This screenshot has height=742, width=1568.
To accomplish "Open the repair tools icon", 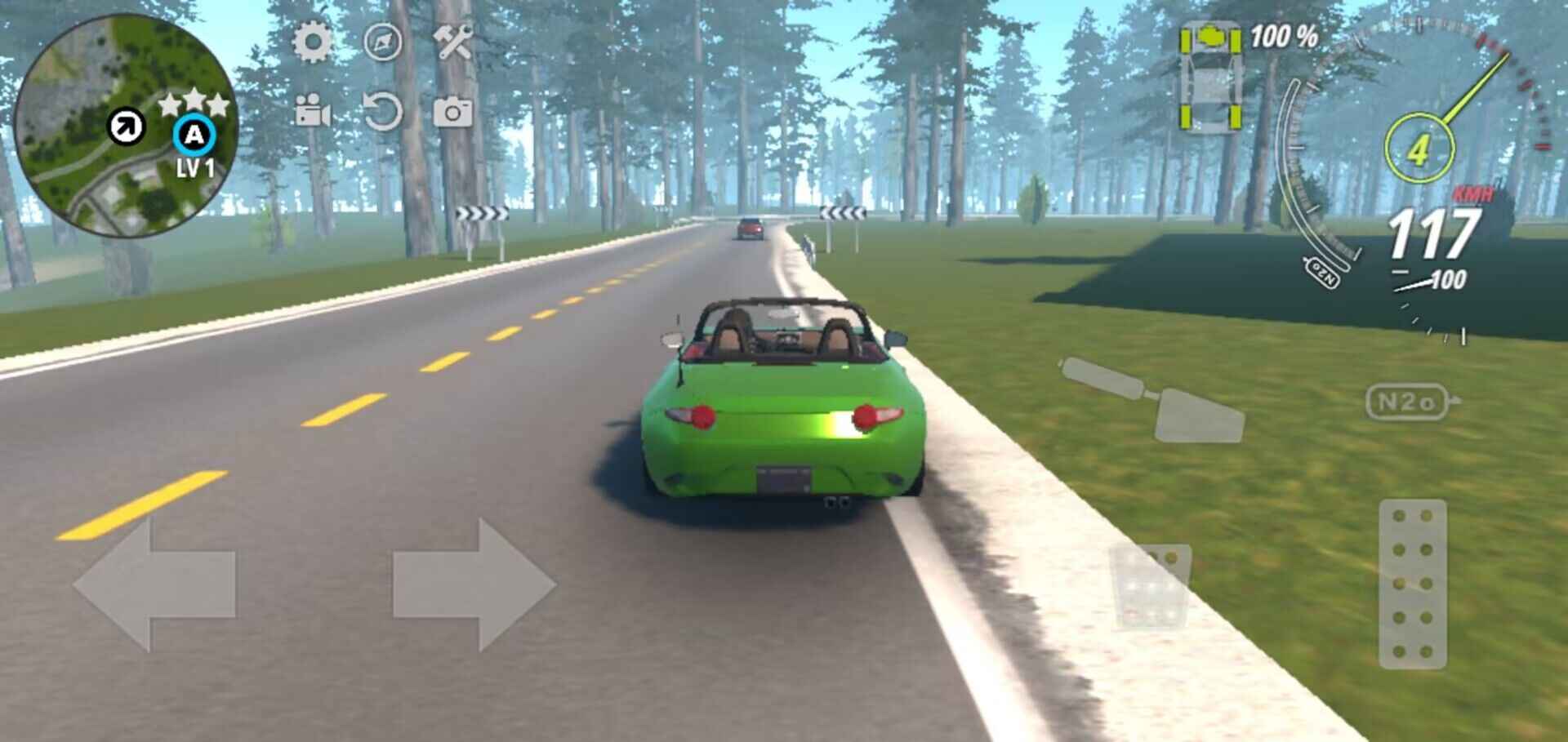I will point(456,39).
